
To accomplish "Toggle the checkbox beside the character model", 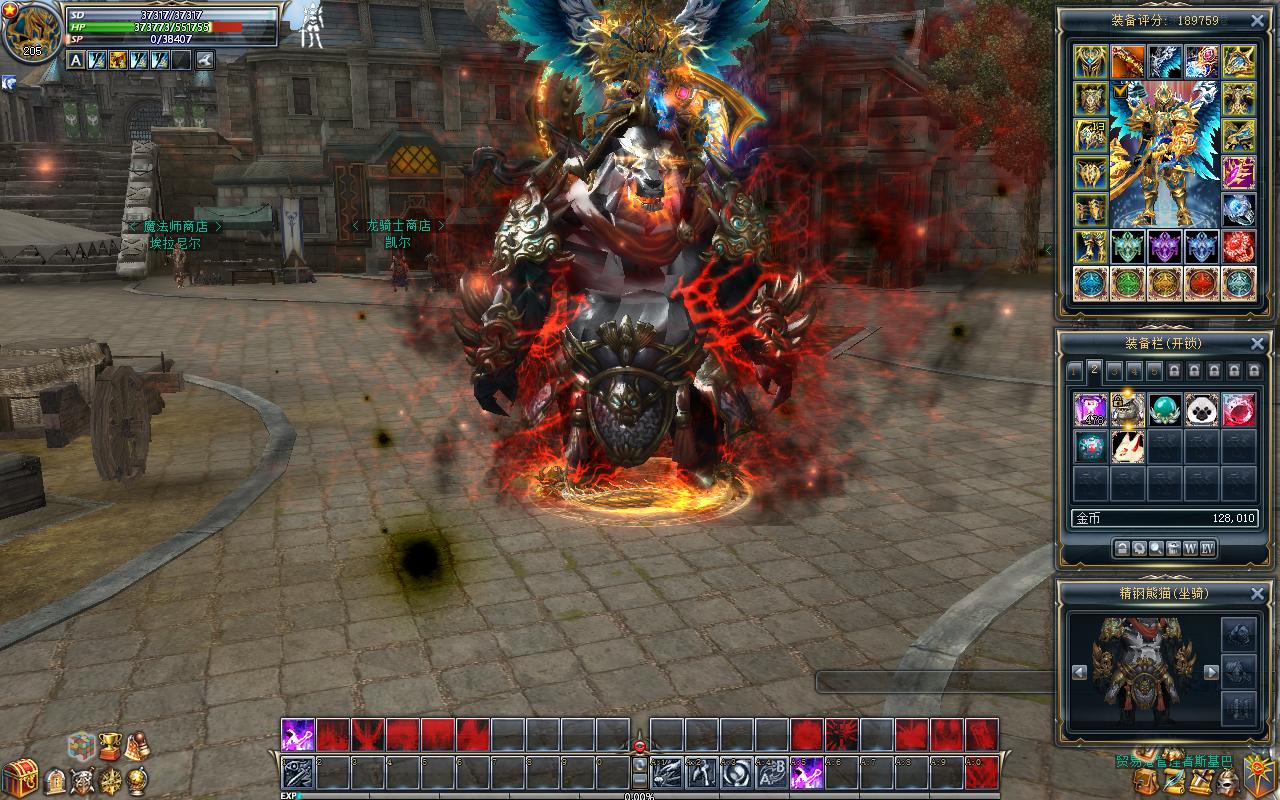I will point(1118,90).
